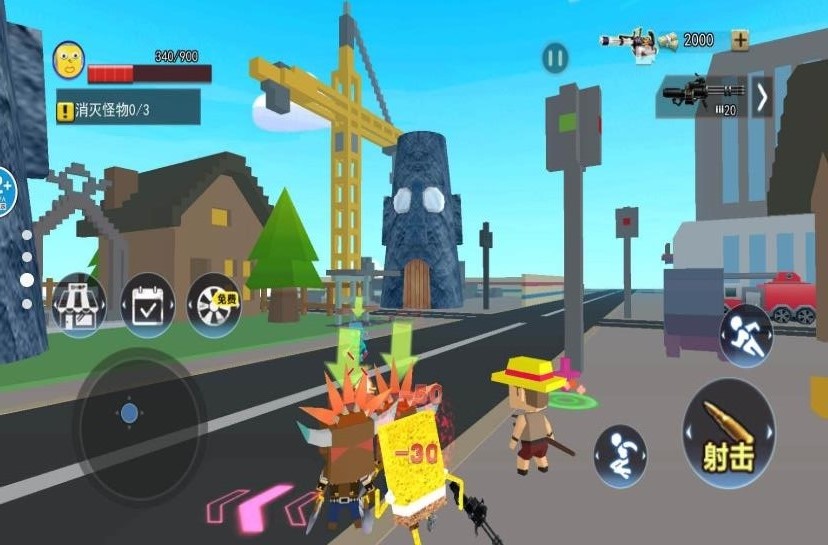Click the yellow face player avatar
828x545 pixels.
point(68,60)
